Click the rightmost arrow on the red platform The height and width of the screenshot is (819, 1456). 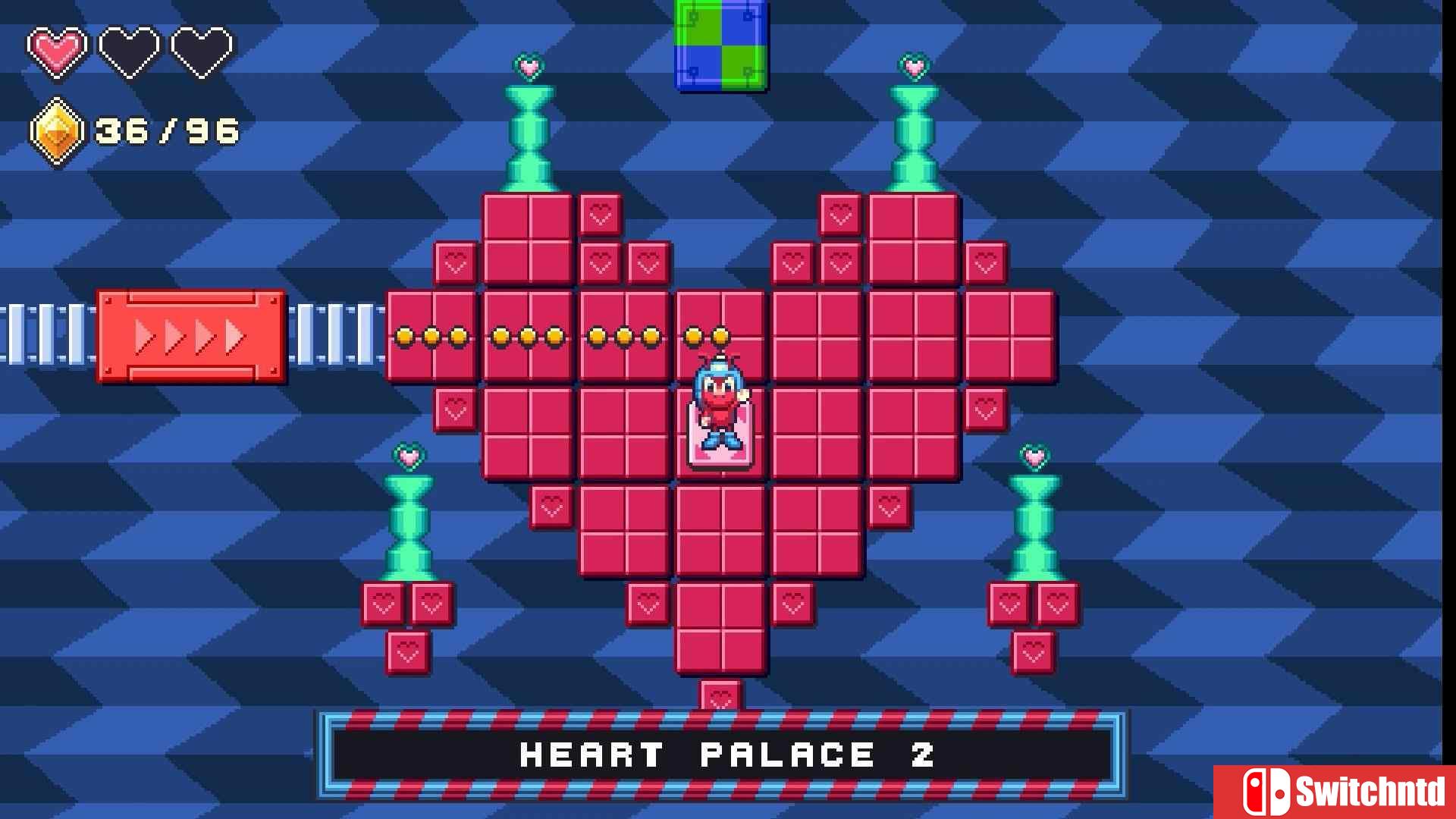click(x=234, y=336)
